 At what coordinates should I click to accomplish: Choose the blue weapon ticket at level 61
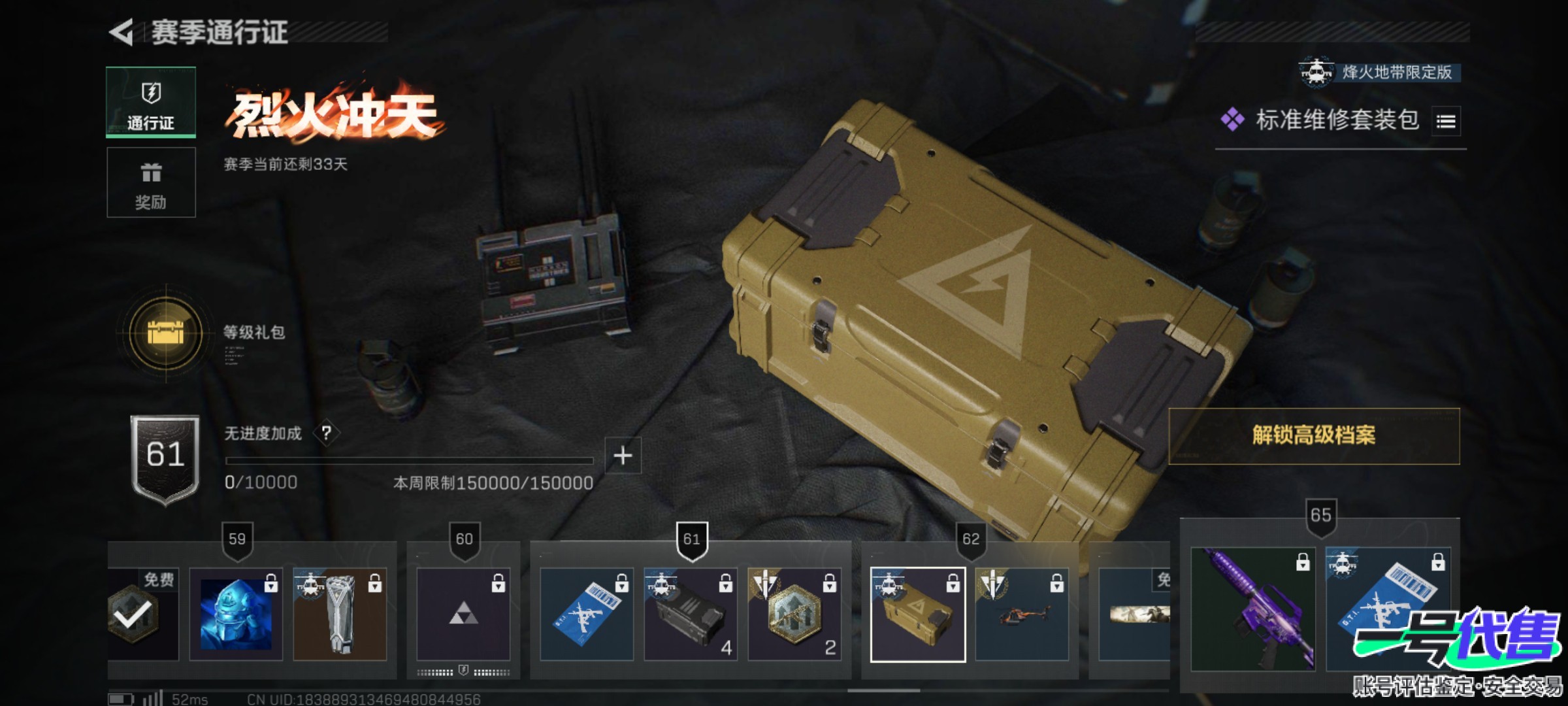586,614
